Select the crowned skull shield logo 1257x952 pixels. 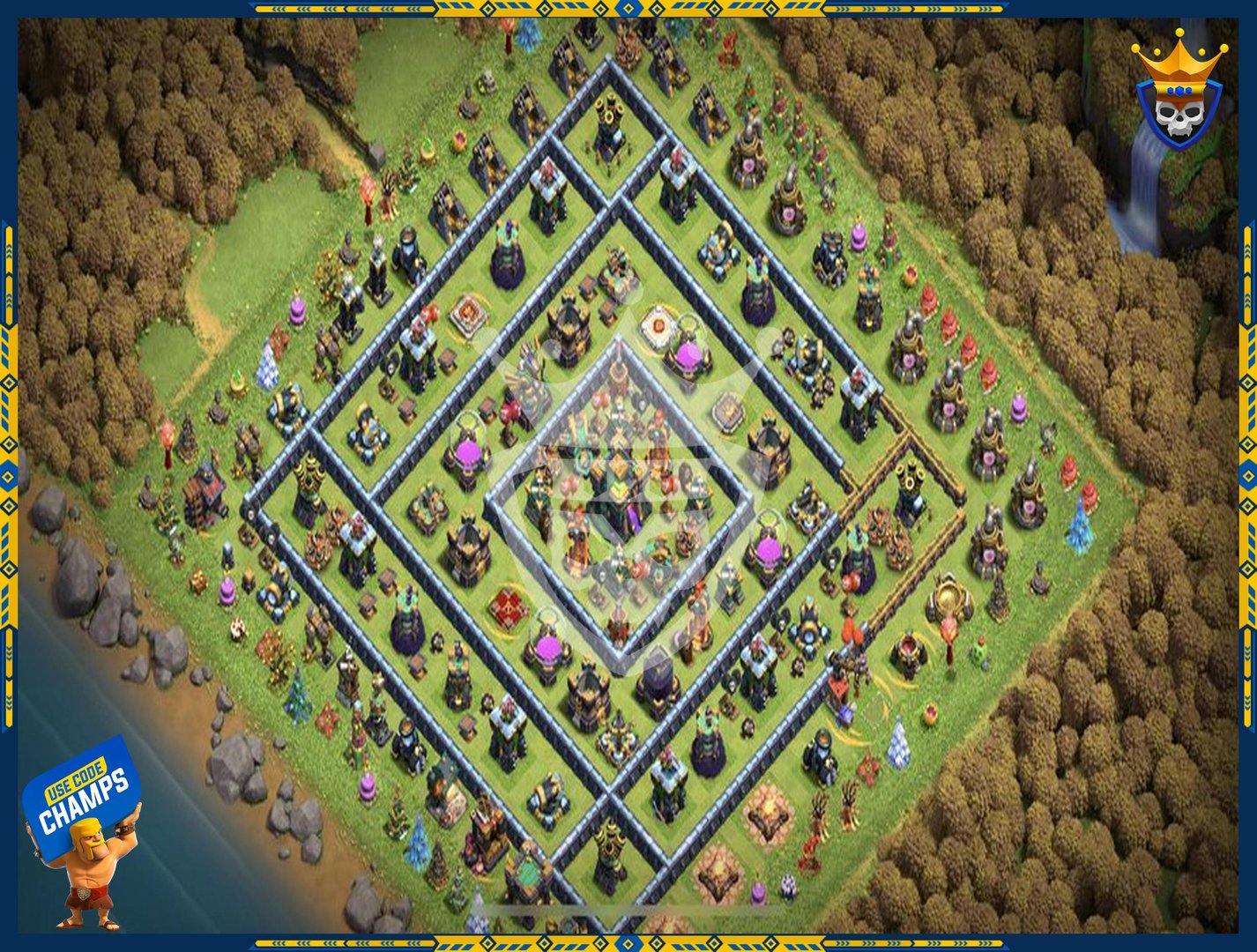1179,93
